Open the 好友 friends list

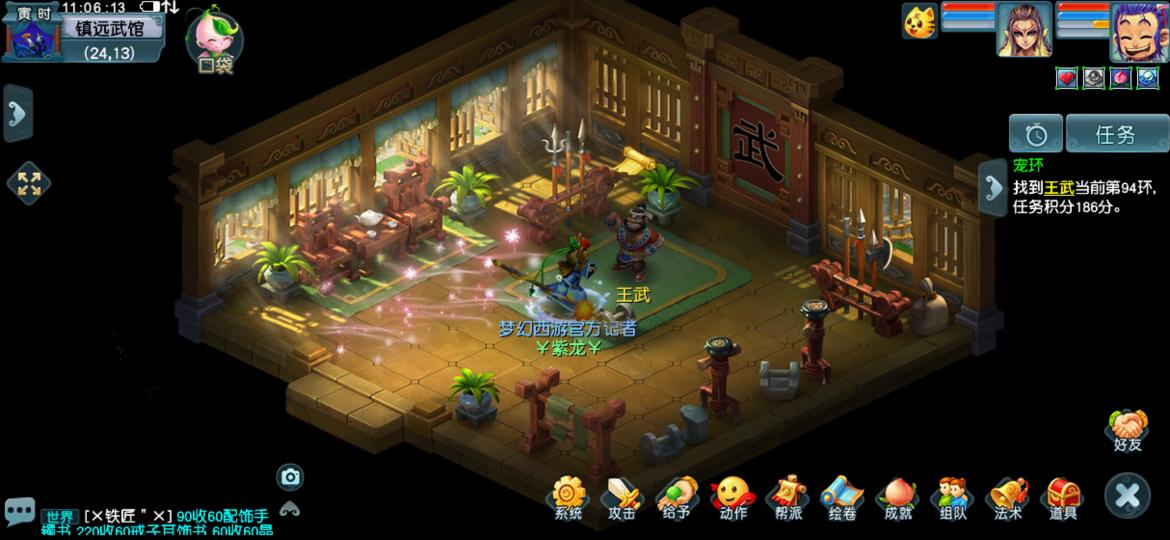1127,430
